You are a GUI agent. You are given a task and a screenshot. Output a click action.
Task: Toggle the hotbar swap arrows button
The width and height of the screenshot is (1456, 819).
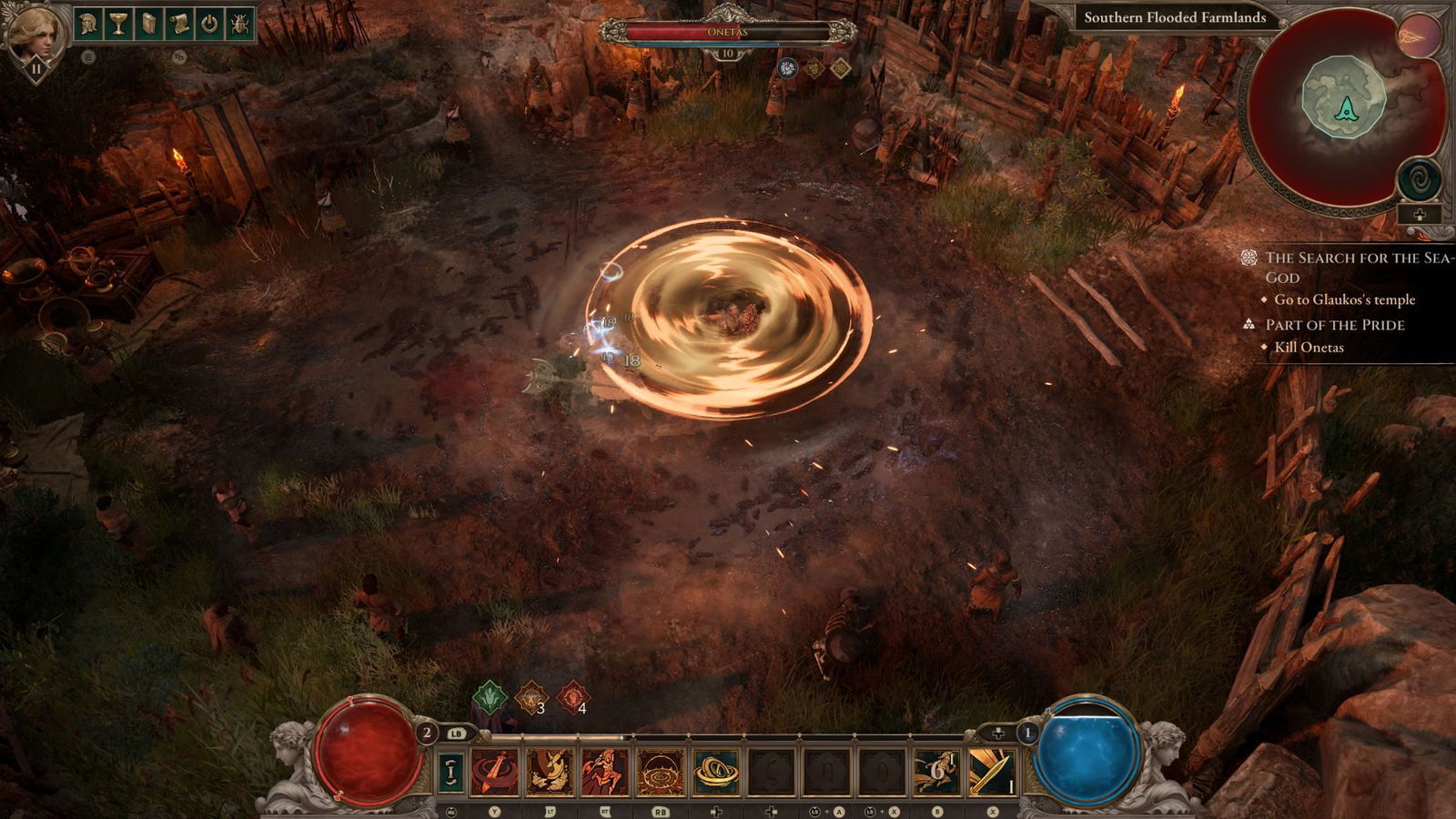450,772
